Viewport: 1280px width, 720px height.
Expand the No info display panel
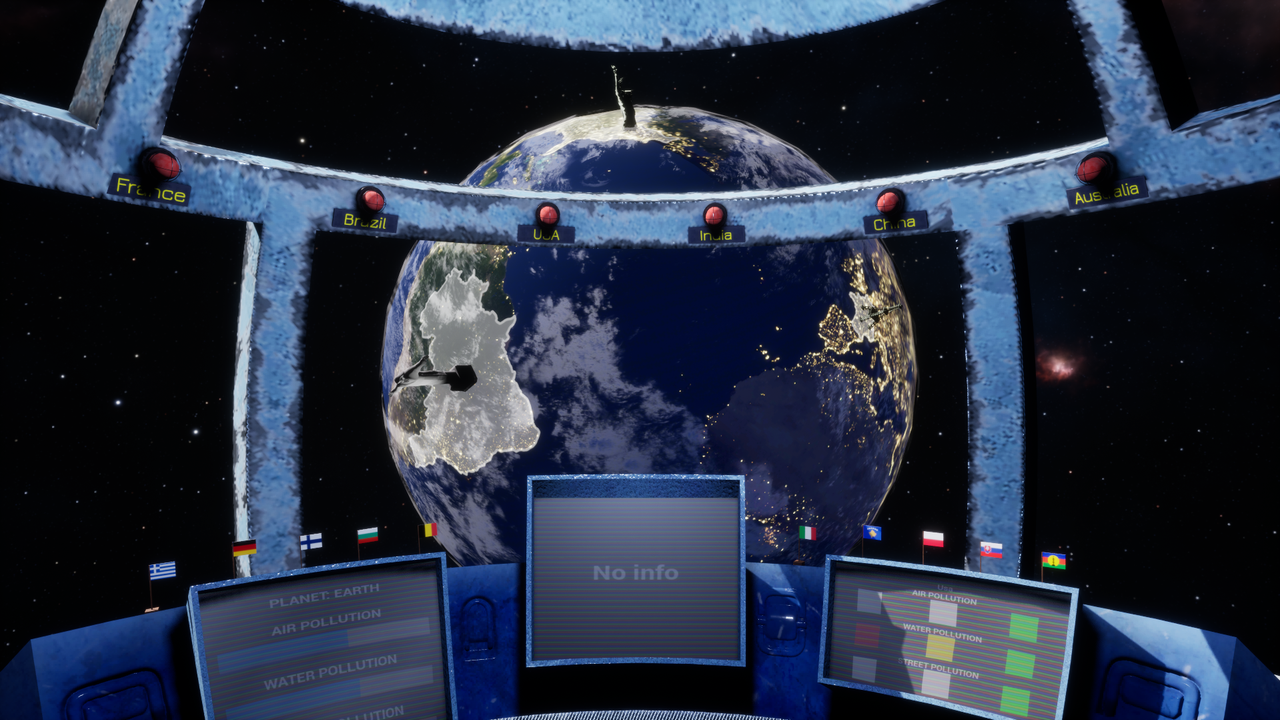(635, 571)
